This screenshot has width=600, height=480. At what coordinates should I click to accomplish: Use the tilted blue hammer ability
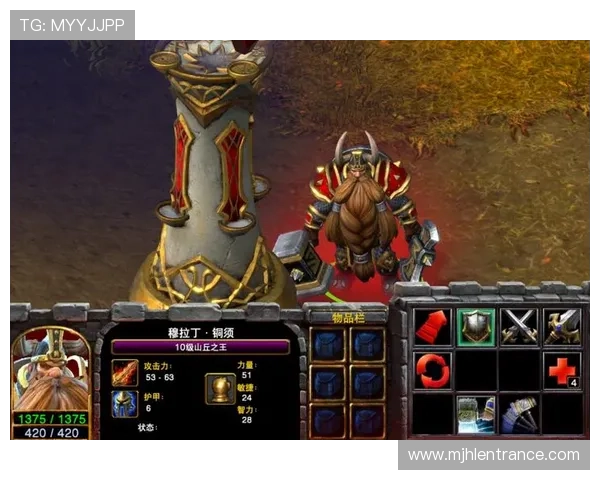tap(519, 414)
